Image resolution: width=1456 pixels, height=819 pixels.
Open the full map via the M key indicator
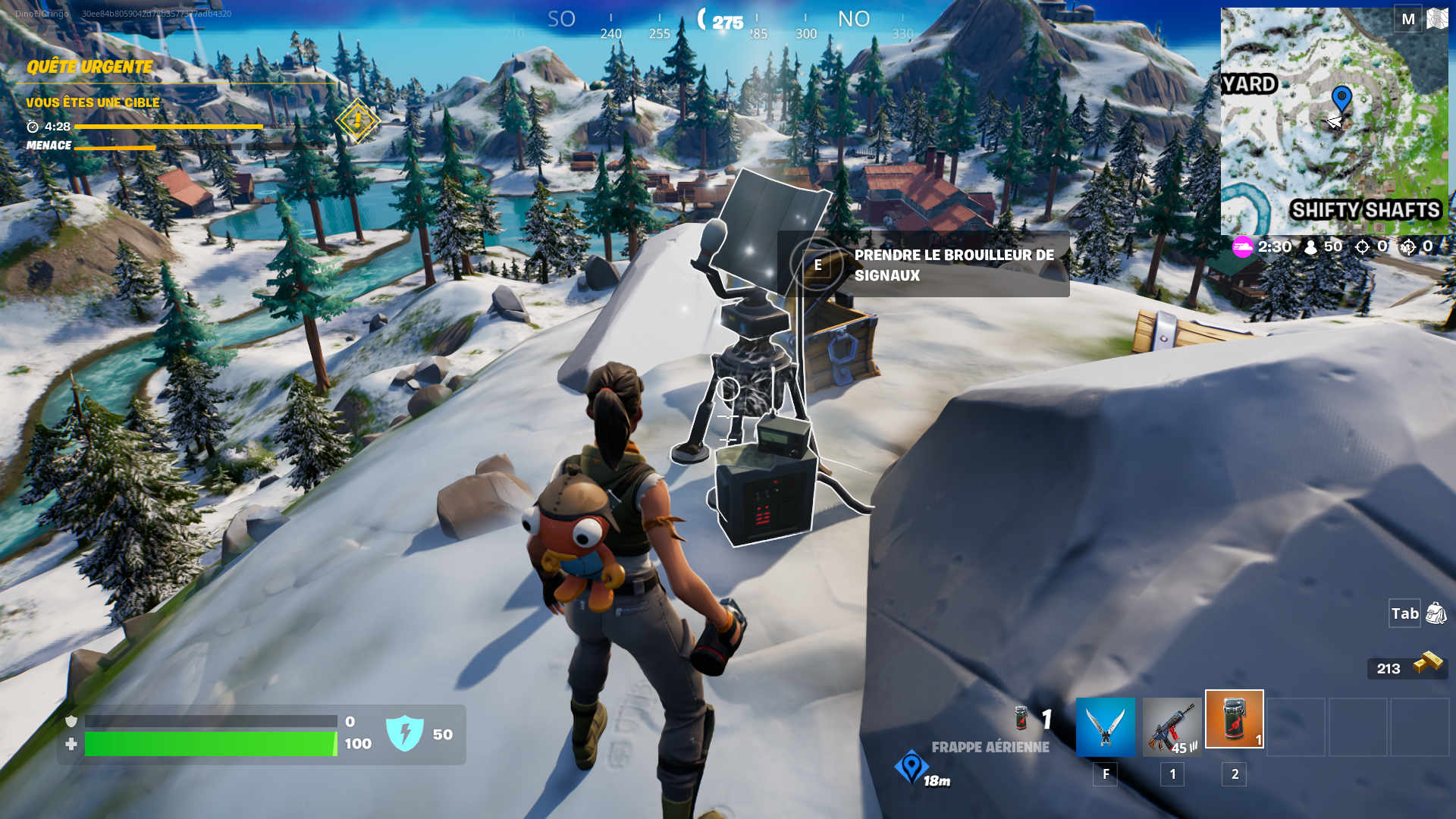[x=1407, y=19]
